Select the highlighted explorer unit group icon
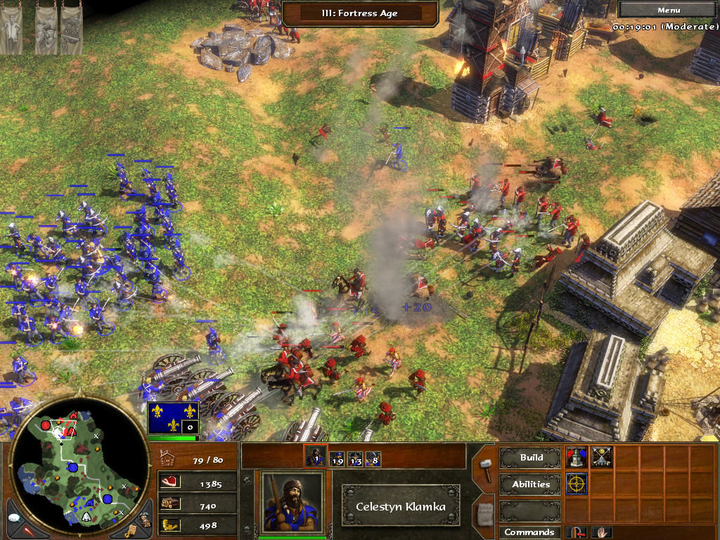 click(314, 458)
